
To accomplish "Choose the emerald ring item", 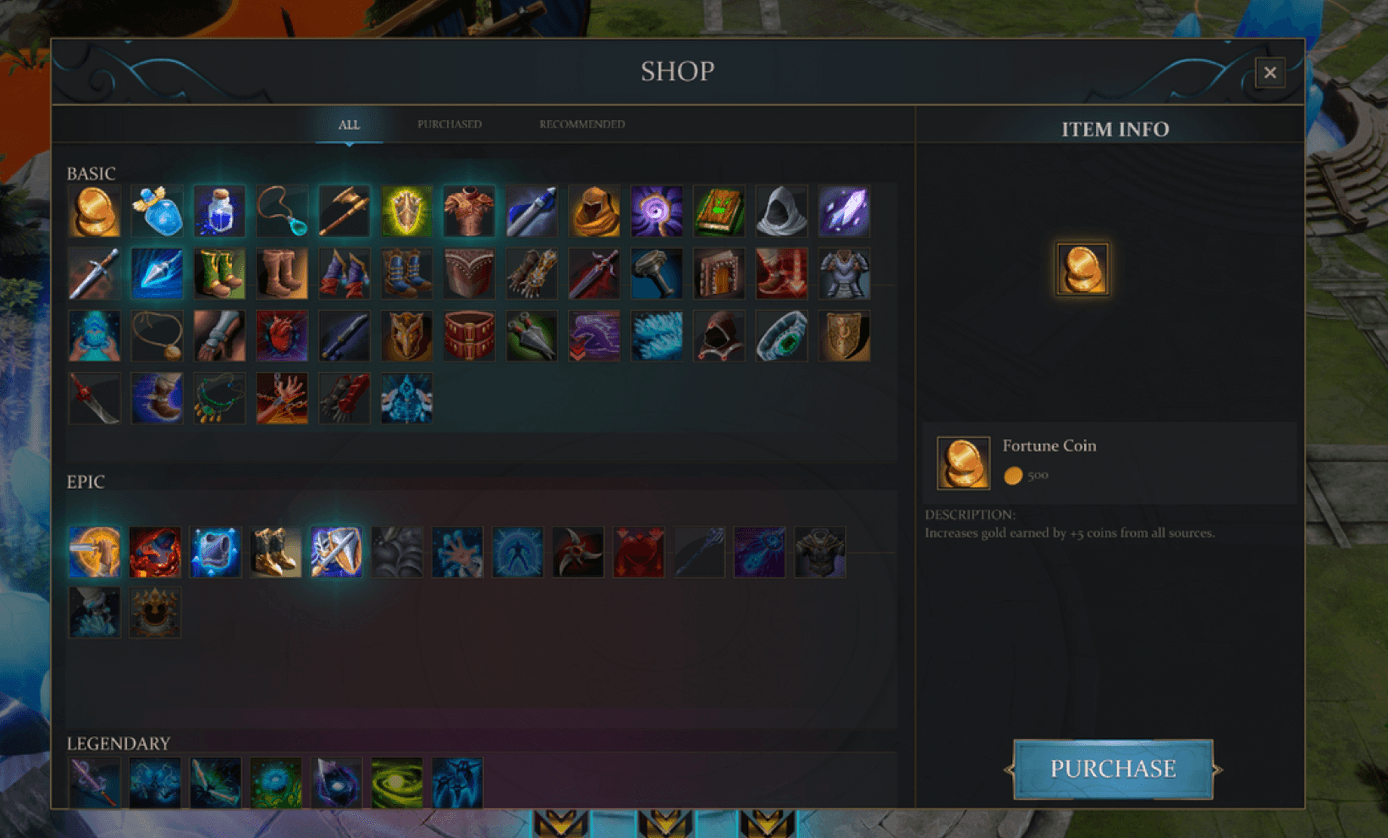I will (x=781, y=336).
